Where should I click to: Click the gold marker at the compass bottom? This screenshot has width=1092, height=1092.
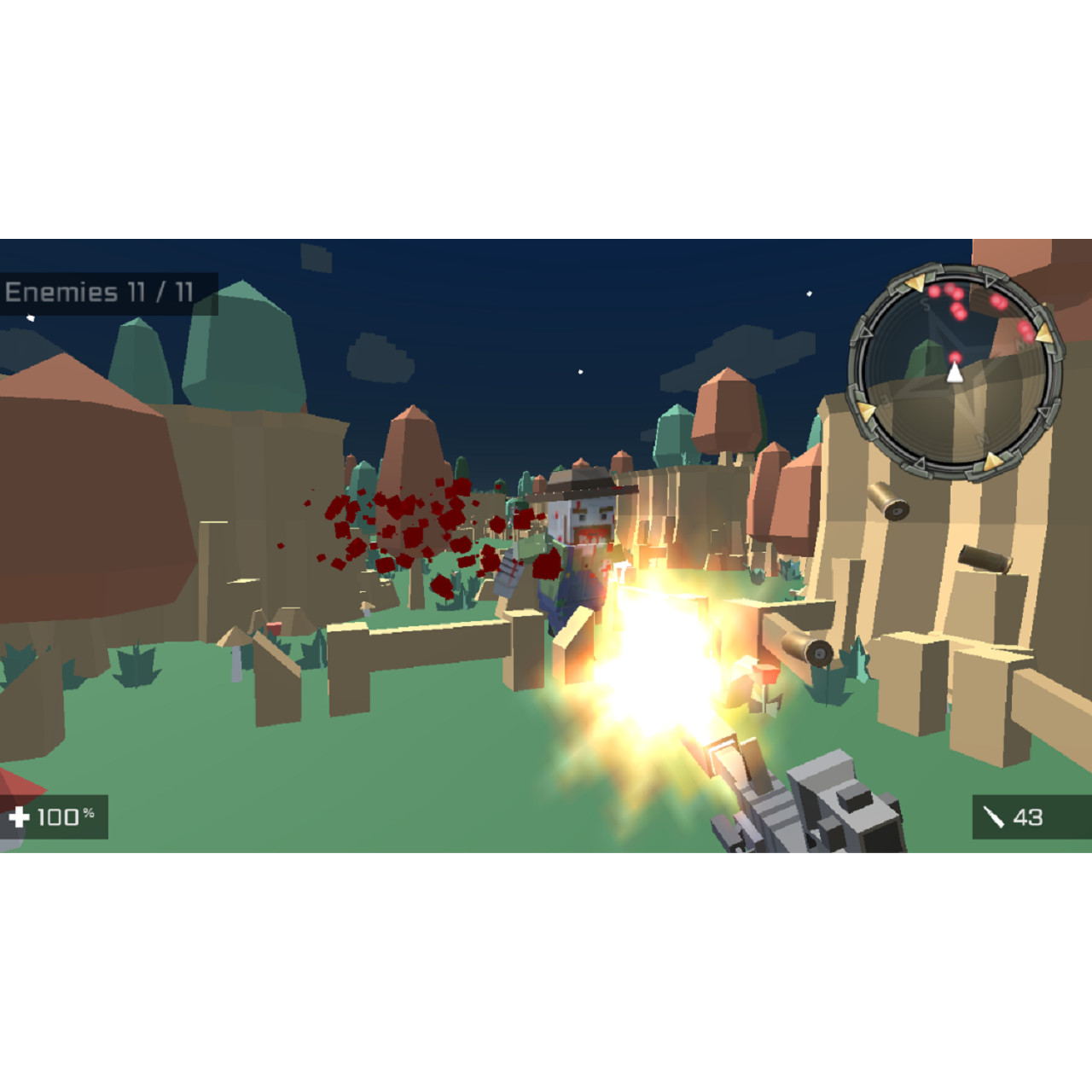994,459
